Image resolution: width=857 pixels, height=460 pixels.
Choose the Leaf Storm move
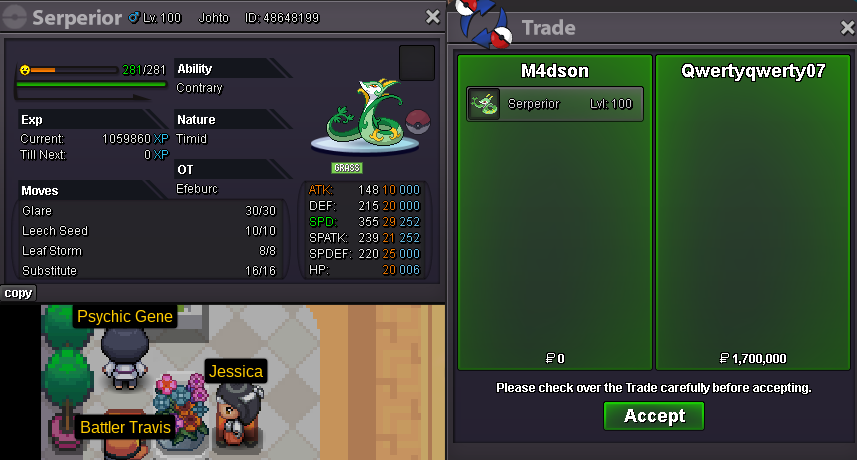tap(148, 251)
